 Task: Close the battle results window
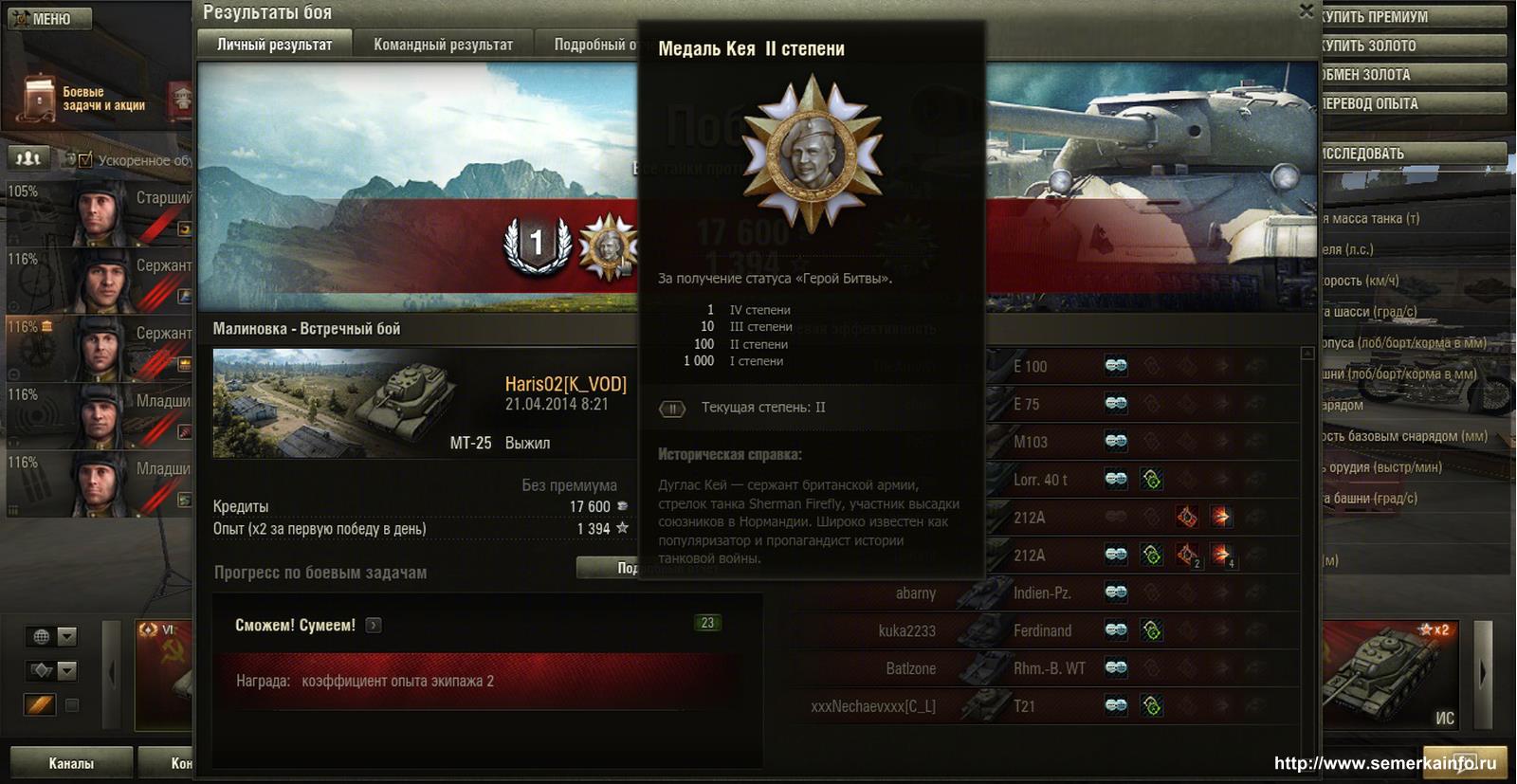1306,11
